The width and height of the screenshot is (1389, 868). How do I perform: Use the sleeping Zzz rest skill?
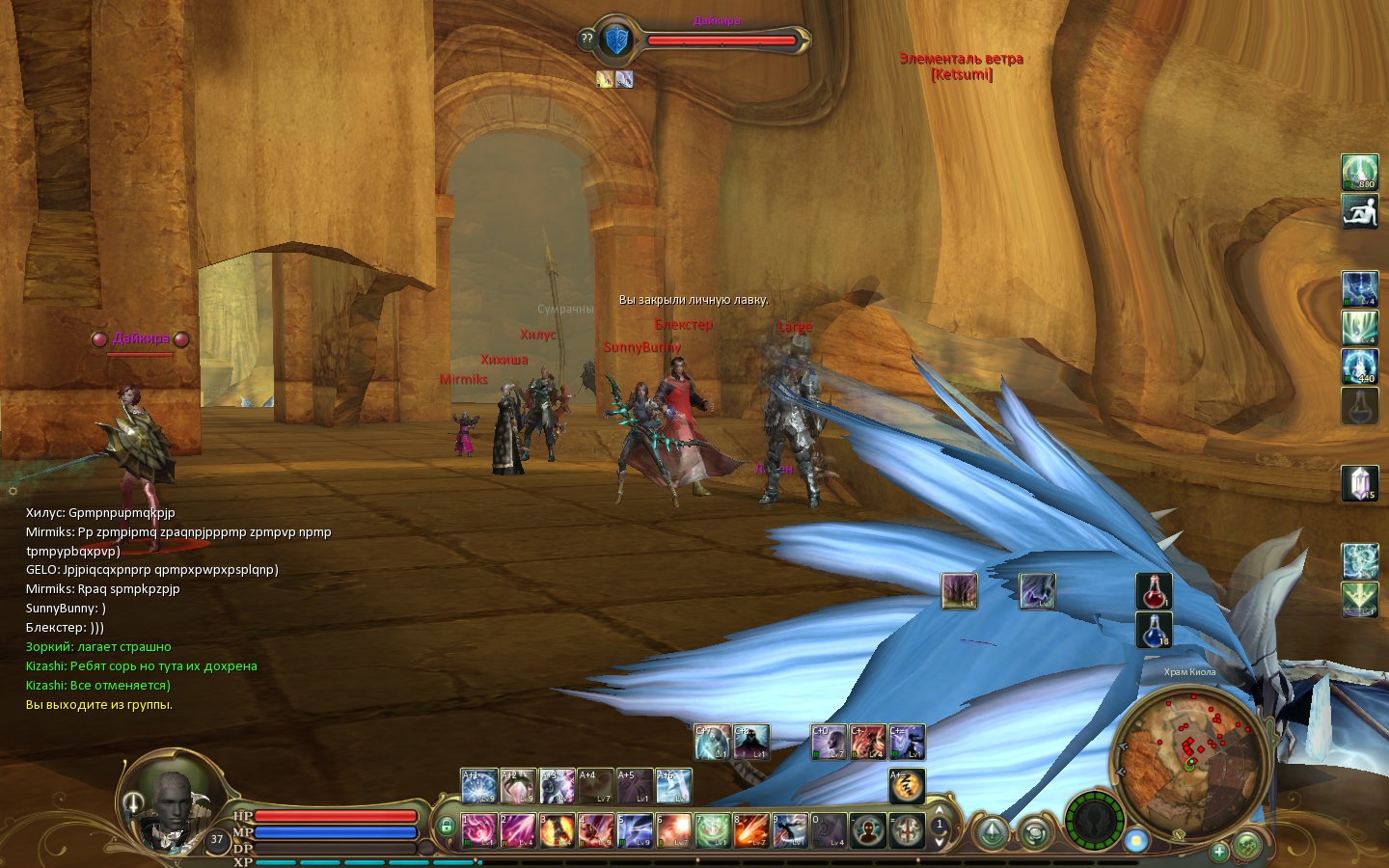(906, 786)
